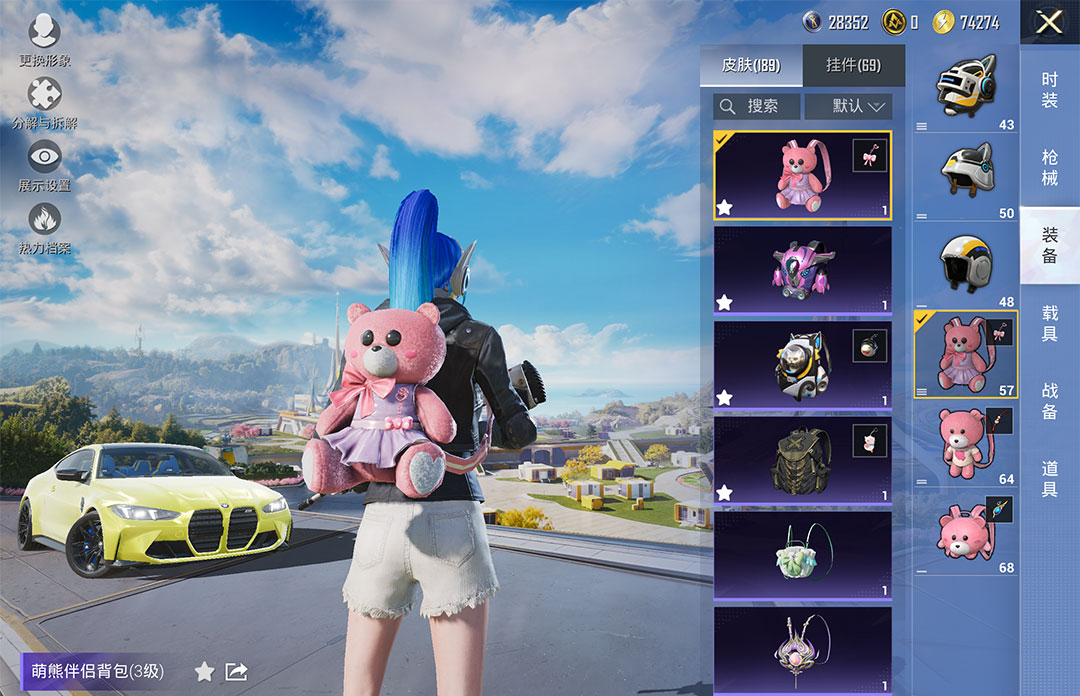This screenshot has width=1080, height=696.
Task: Open the 默认 sorting dropdown
Action: coord(848,106)
